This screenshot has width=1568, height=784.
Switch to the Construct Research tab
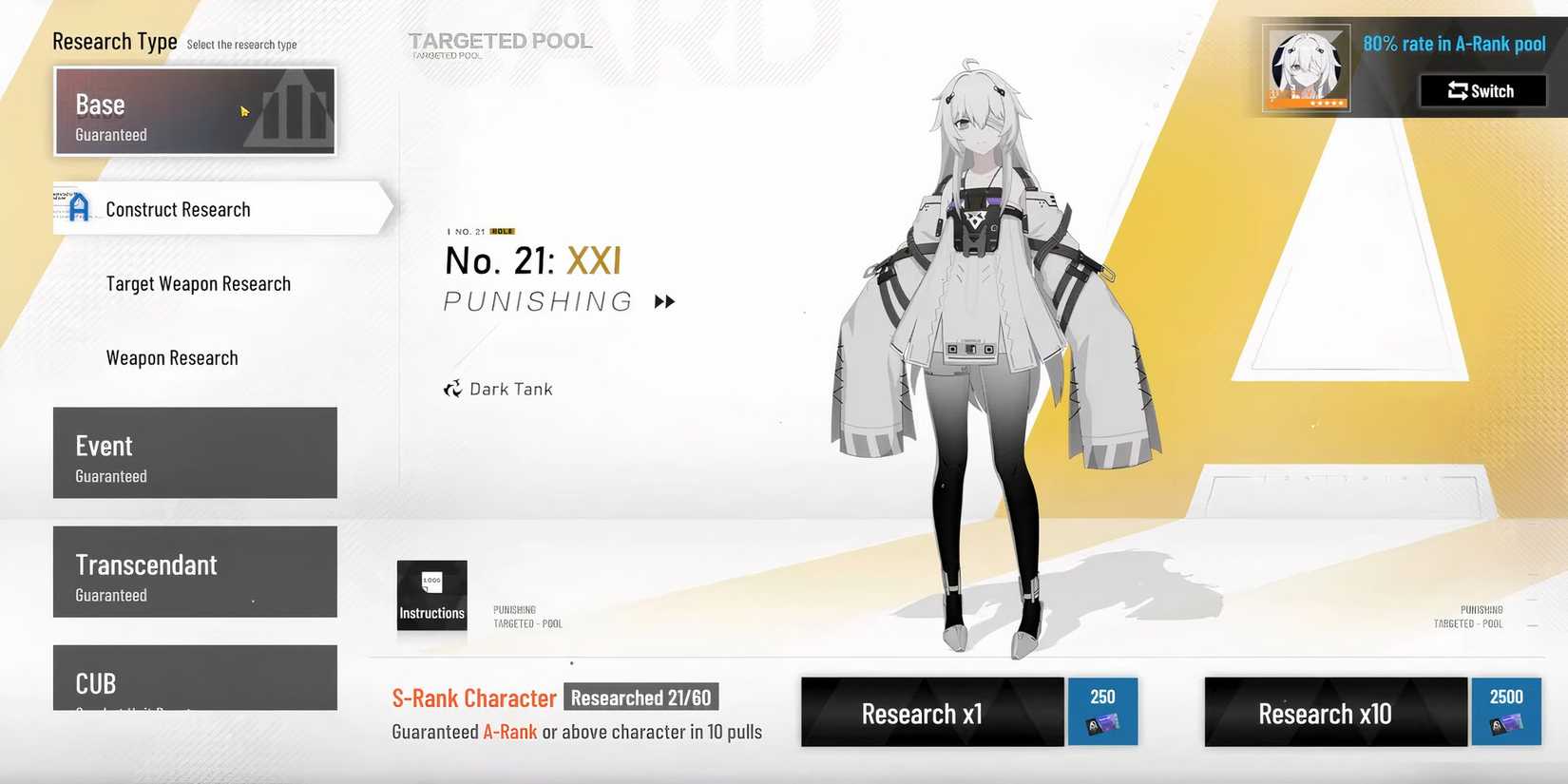point(178,208)
